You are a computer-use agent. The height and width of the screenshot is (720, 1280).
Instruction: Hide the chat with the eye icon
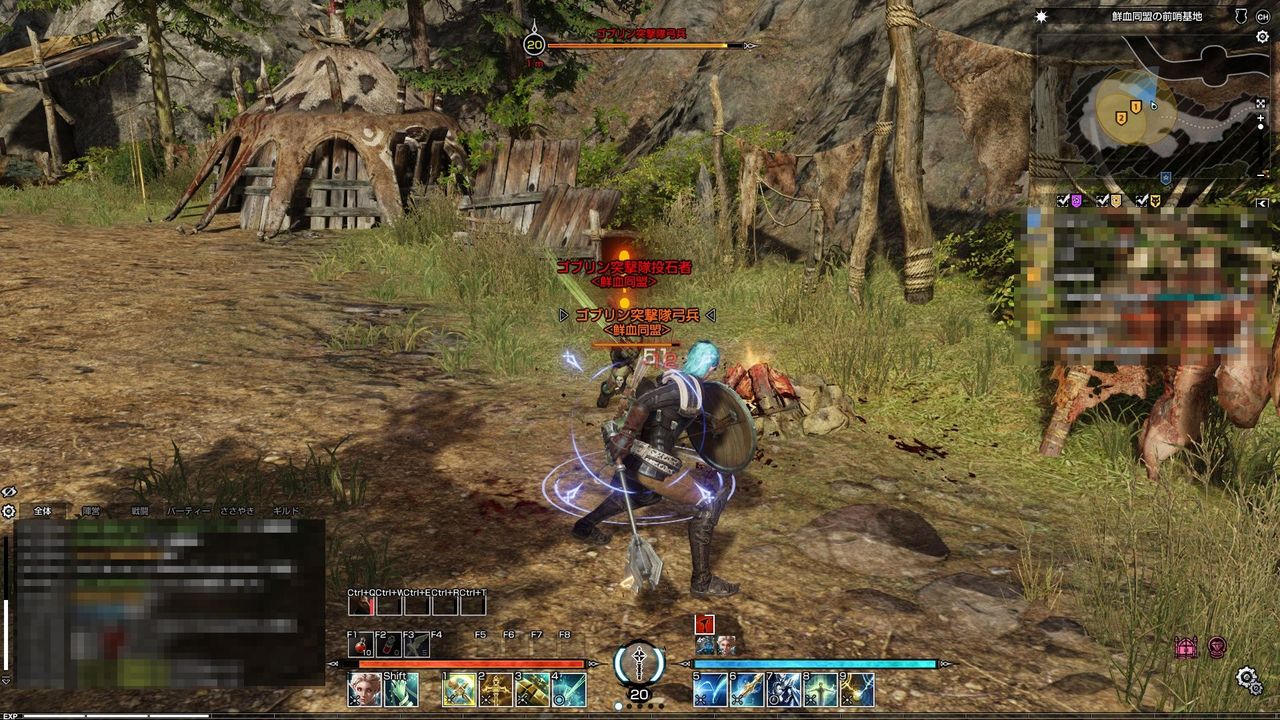[x=8, y=490]
